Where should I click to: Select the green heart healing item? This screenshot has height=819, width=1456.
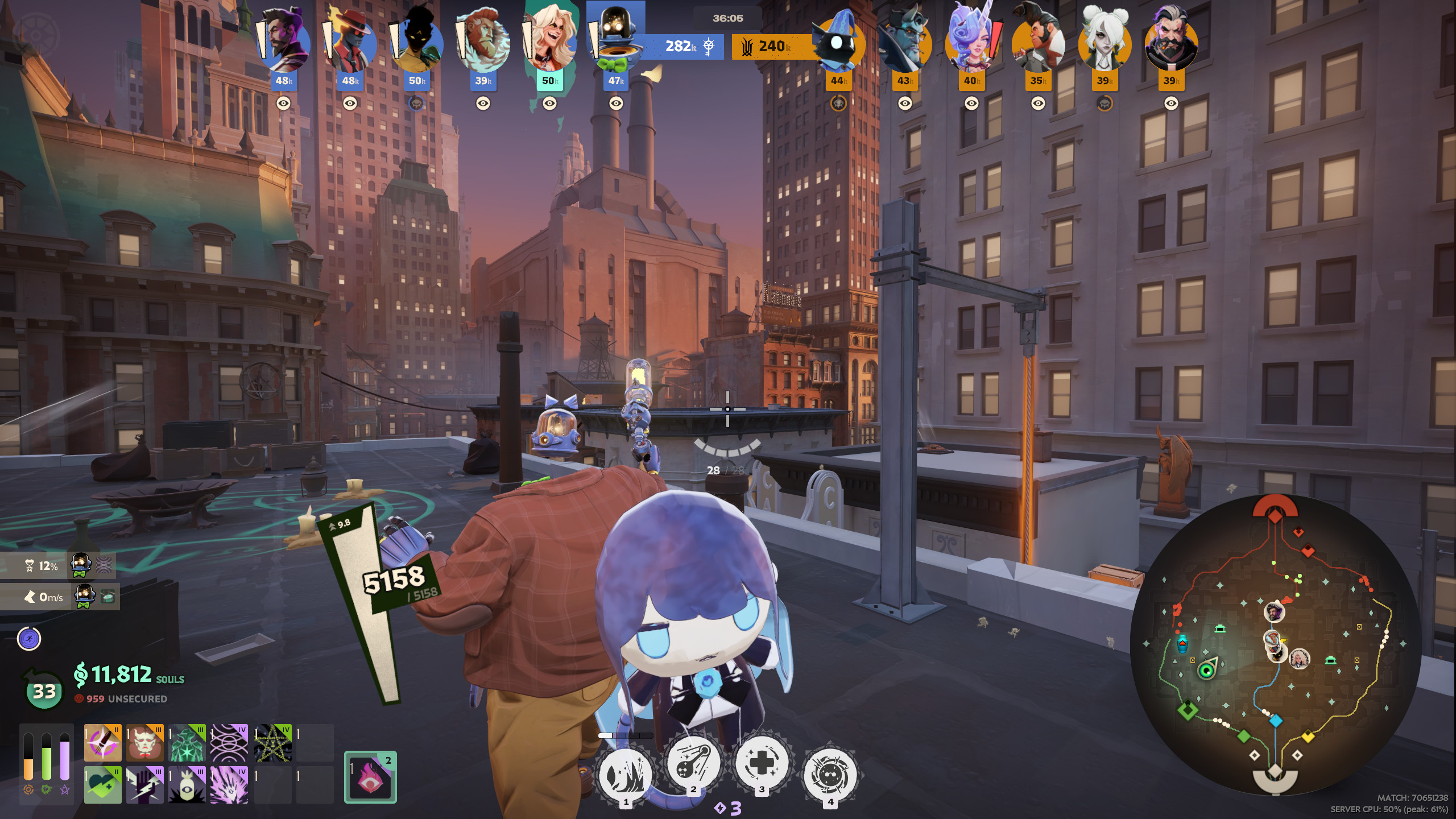pyautogui.click(x=103, y=785)
